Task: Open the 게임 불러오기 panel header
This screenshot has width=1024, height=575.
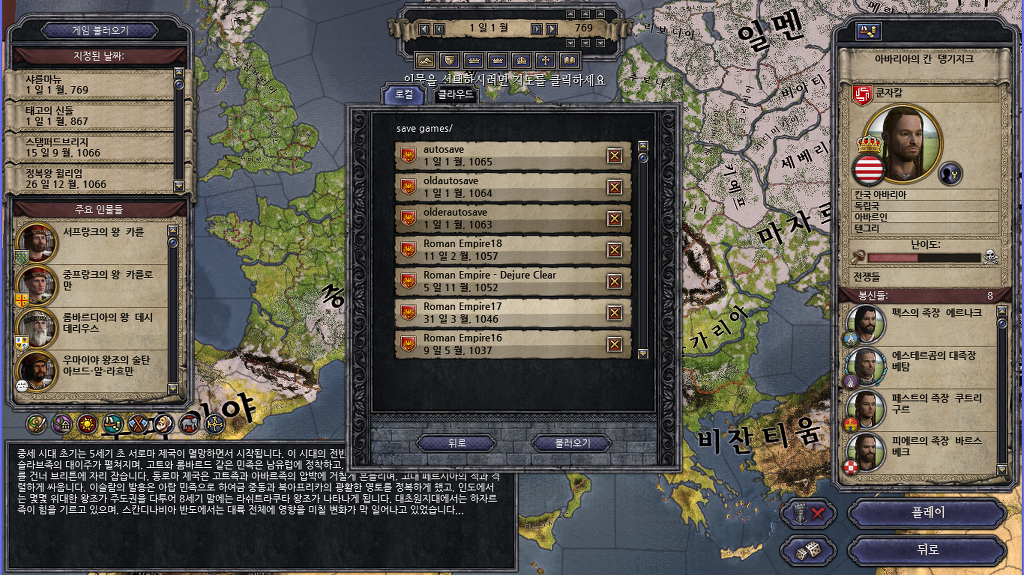Action: pos(96,30)
